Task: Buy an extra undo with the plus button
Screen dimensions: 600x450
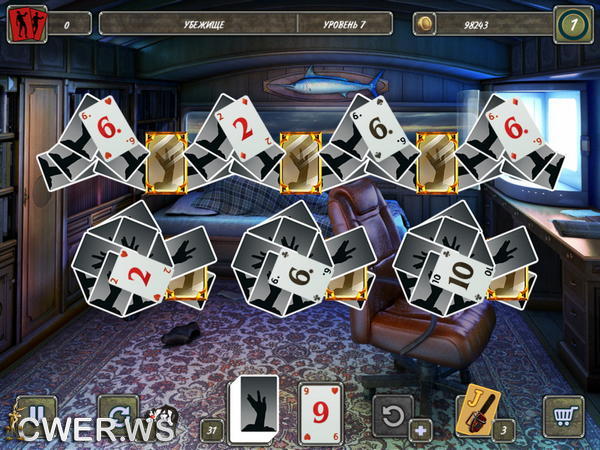Action: (420, 432)
